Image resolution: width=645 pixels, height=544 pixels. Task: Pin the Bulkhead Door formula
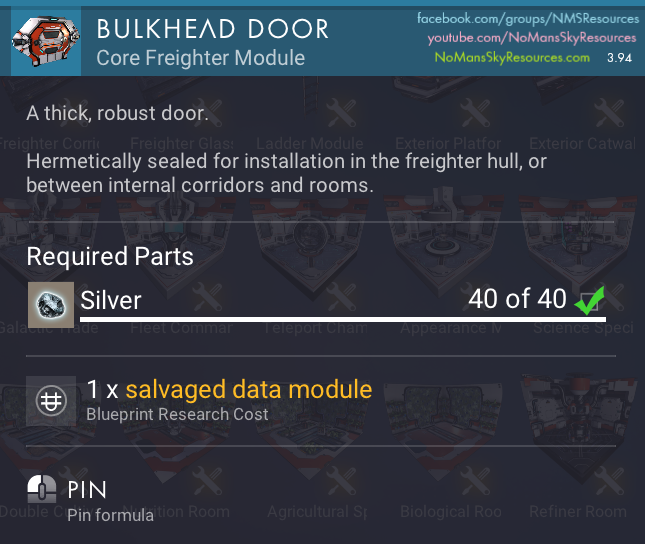point(42,490)
